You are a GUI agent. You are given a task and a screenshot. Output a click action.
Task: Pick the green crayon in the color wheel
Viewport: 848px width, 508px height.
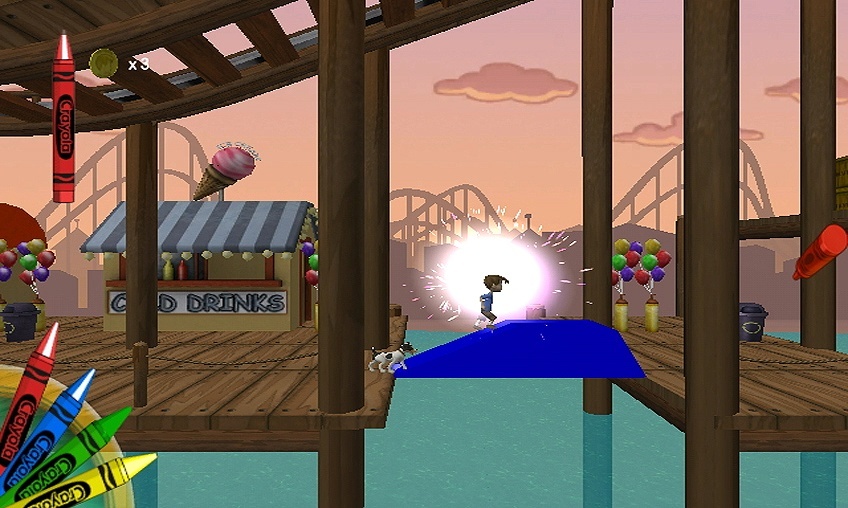75,449
